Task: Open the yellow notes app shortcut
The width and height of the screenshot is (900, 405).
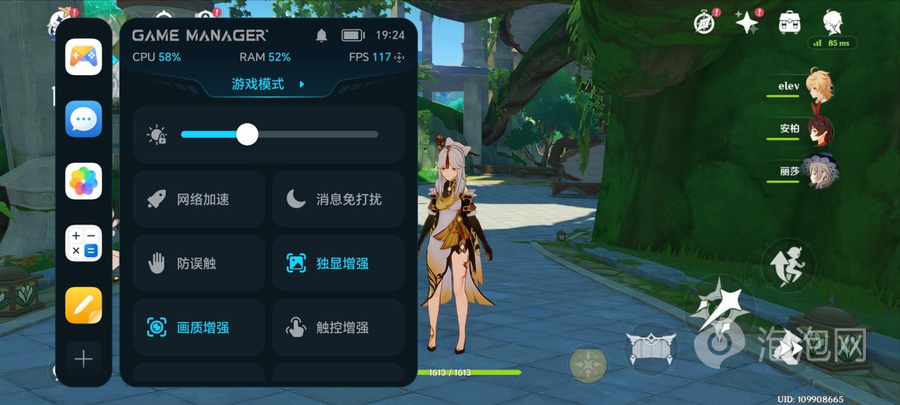Action: (x=84, y=305)
